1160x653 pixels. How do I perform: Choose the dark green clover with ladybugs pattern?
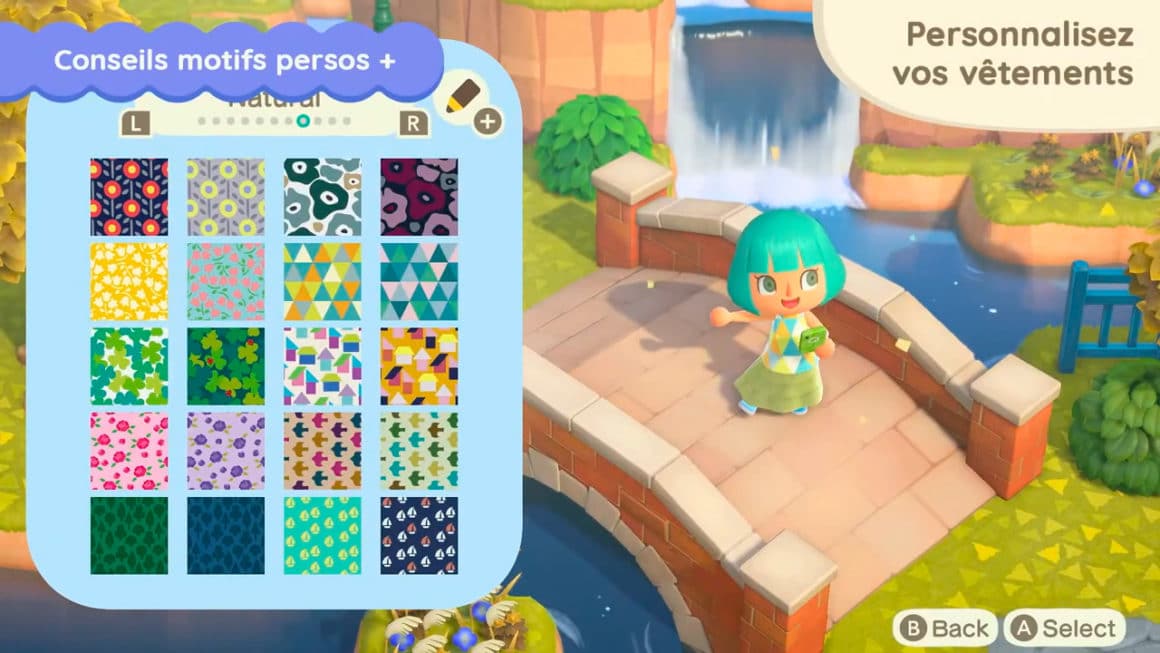[x=226, y=366]
